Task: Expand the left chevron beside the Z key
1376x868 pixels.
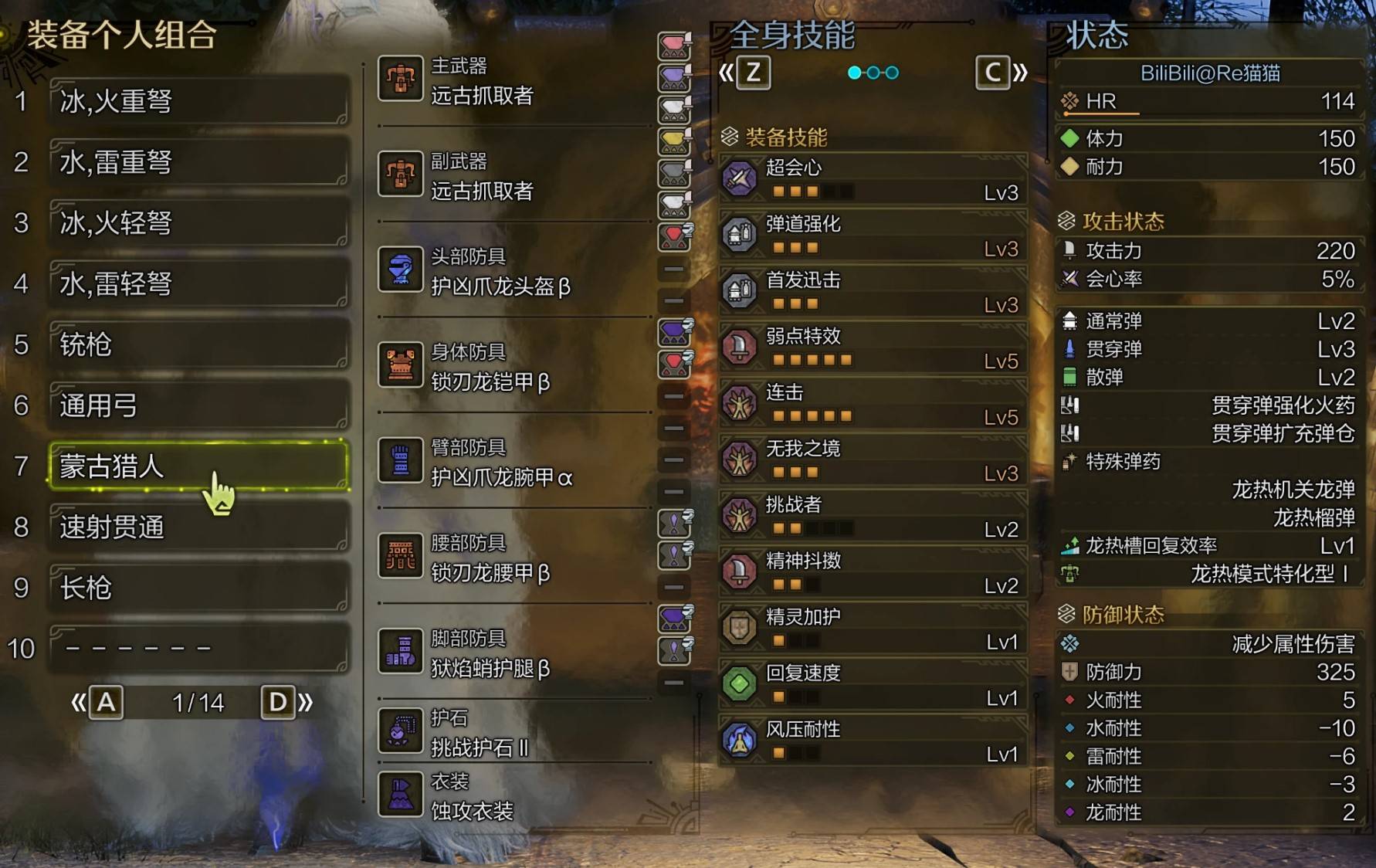Action: 727,73
